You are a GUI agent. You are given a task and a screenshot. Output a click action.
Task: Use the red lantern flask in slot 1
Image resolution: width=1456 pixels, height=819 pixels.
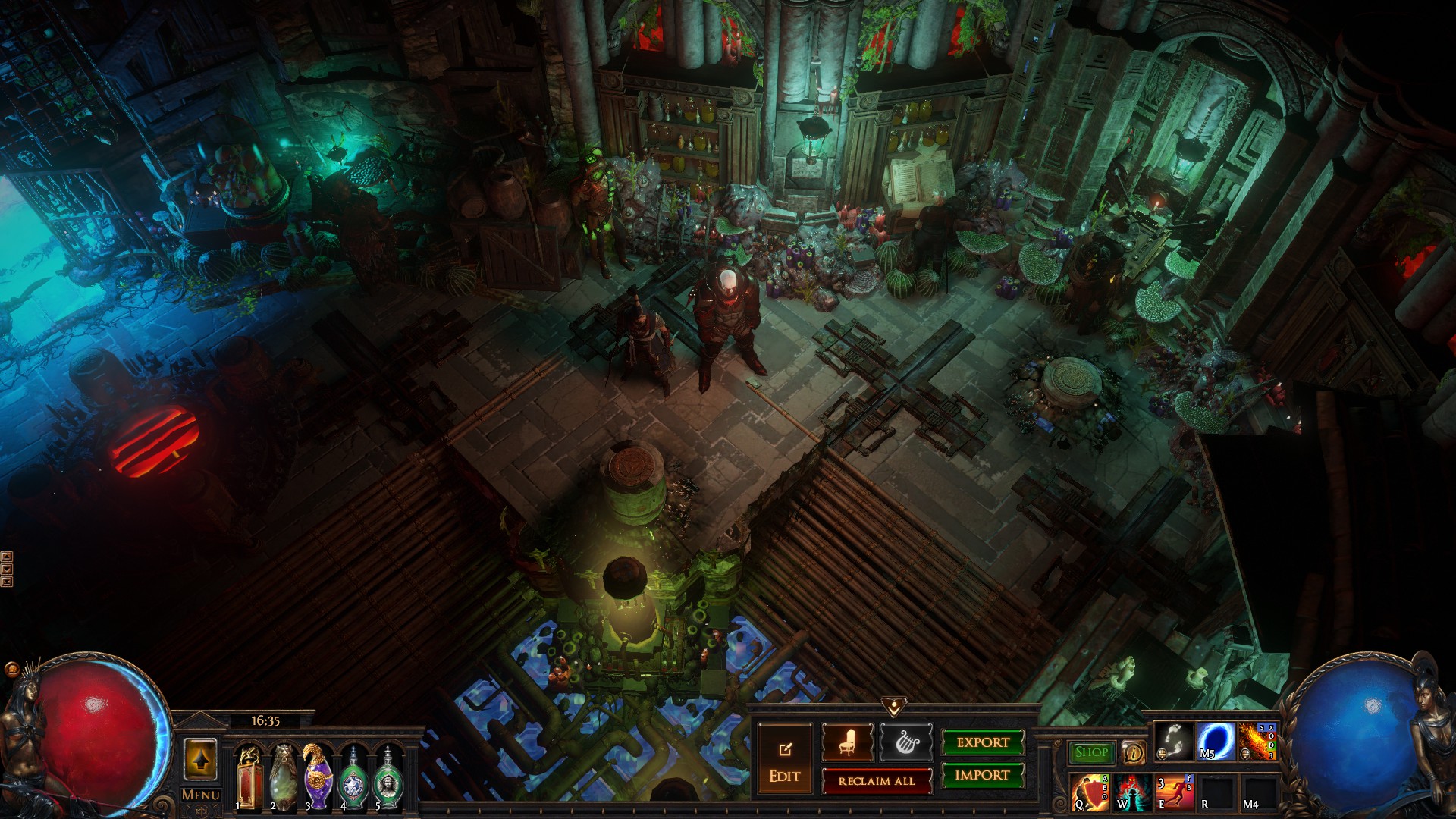249,779
